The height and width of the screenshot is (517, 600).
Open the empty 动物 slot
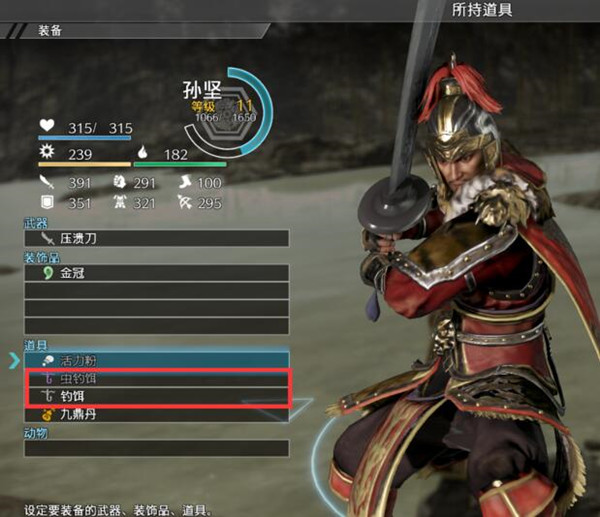coord(156,448)
